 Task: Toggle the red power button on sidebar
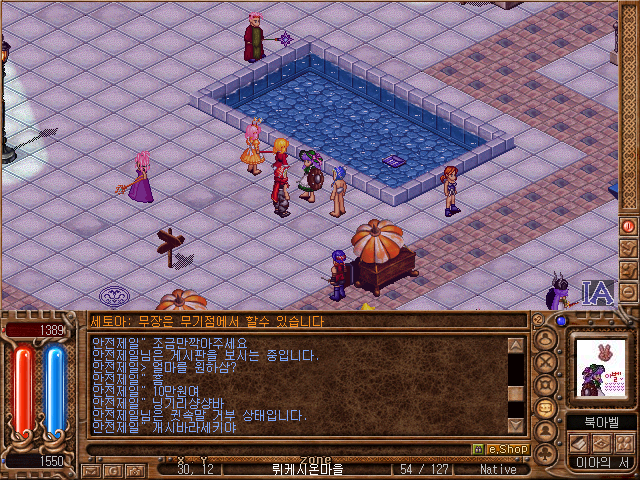point(629,226)
